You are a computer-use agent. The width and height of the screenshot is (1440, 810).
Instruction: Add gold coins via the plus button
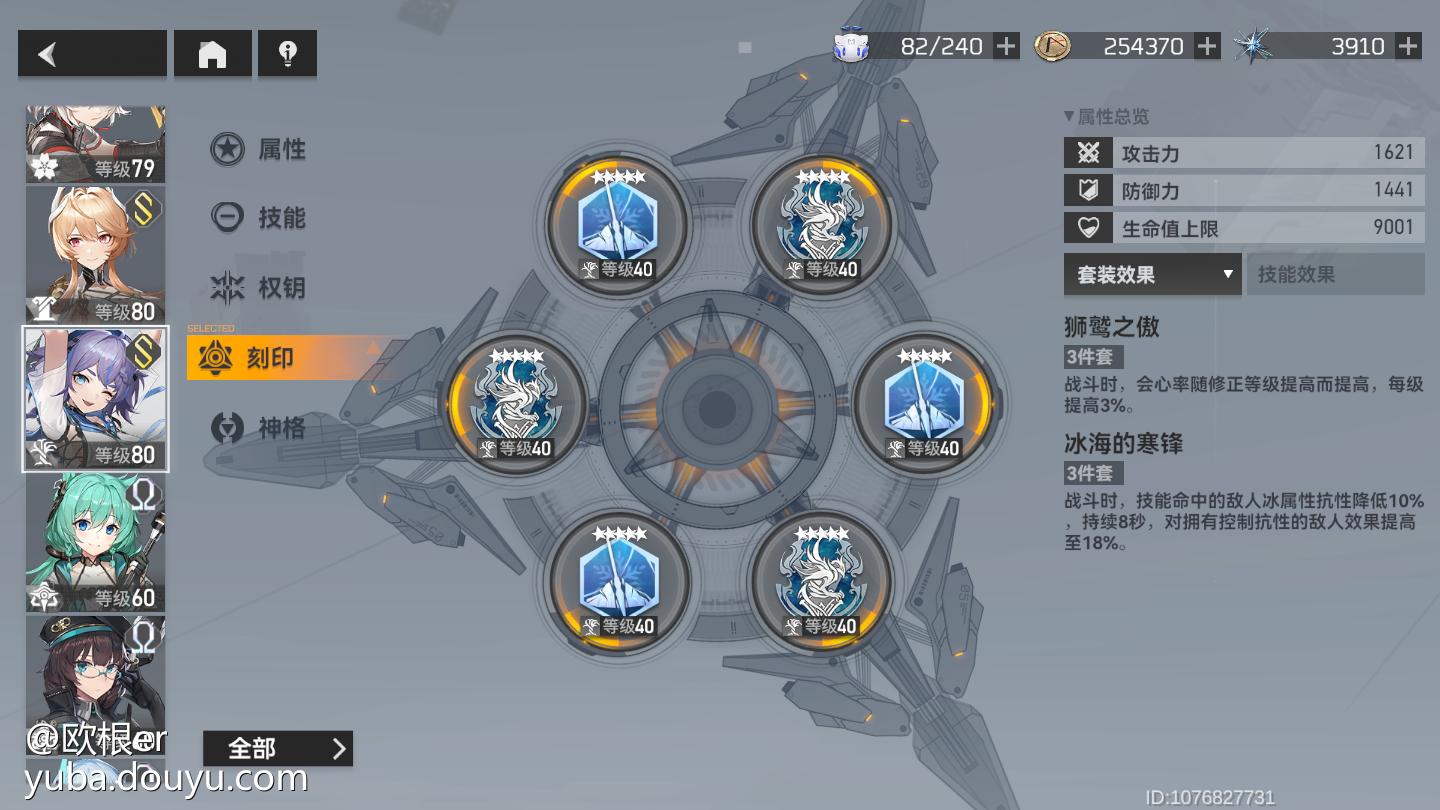tap(1207, 46)
